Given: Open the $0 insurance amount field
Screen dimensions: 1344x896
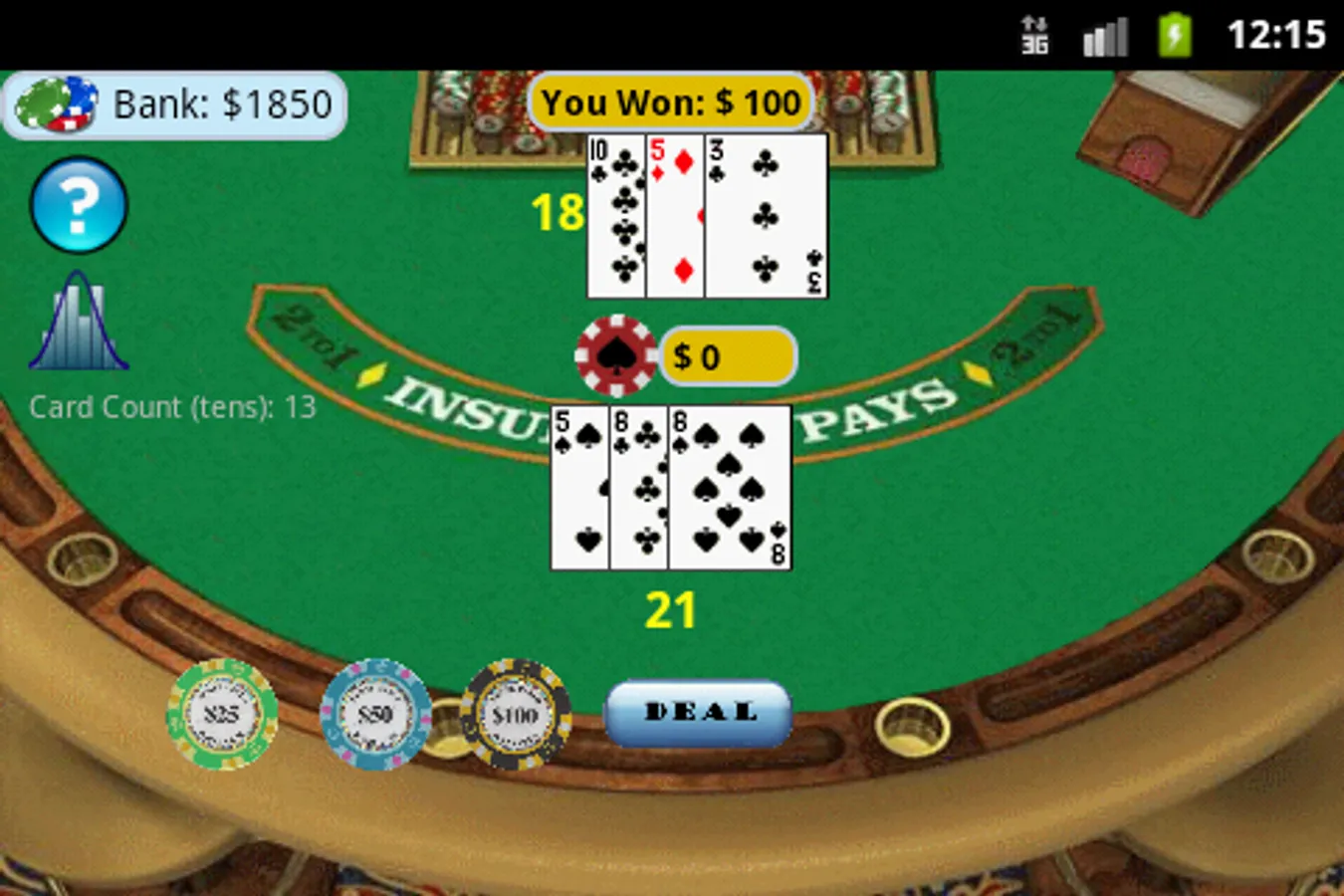Looking at the screenshot, I should [x=728, y=355].
